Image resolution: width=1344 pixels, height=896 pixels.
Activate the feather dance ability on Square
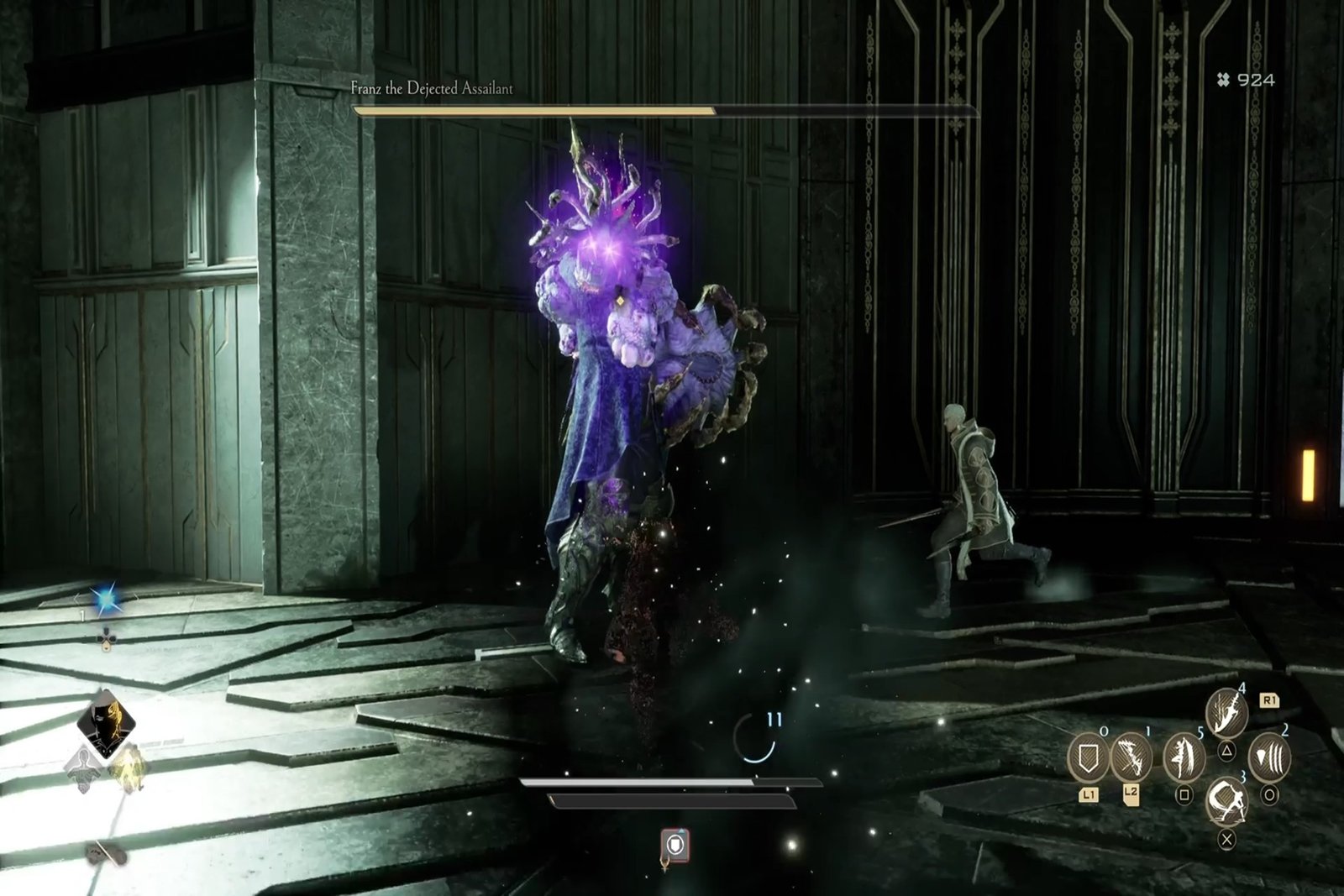point(1184,757)
